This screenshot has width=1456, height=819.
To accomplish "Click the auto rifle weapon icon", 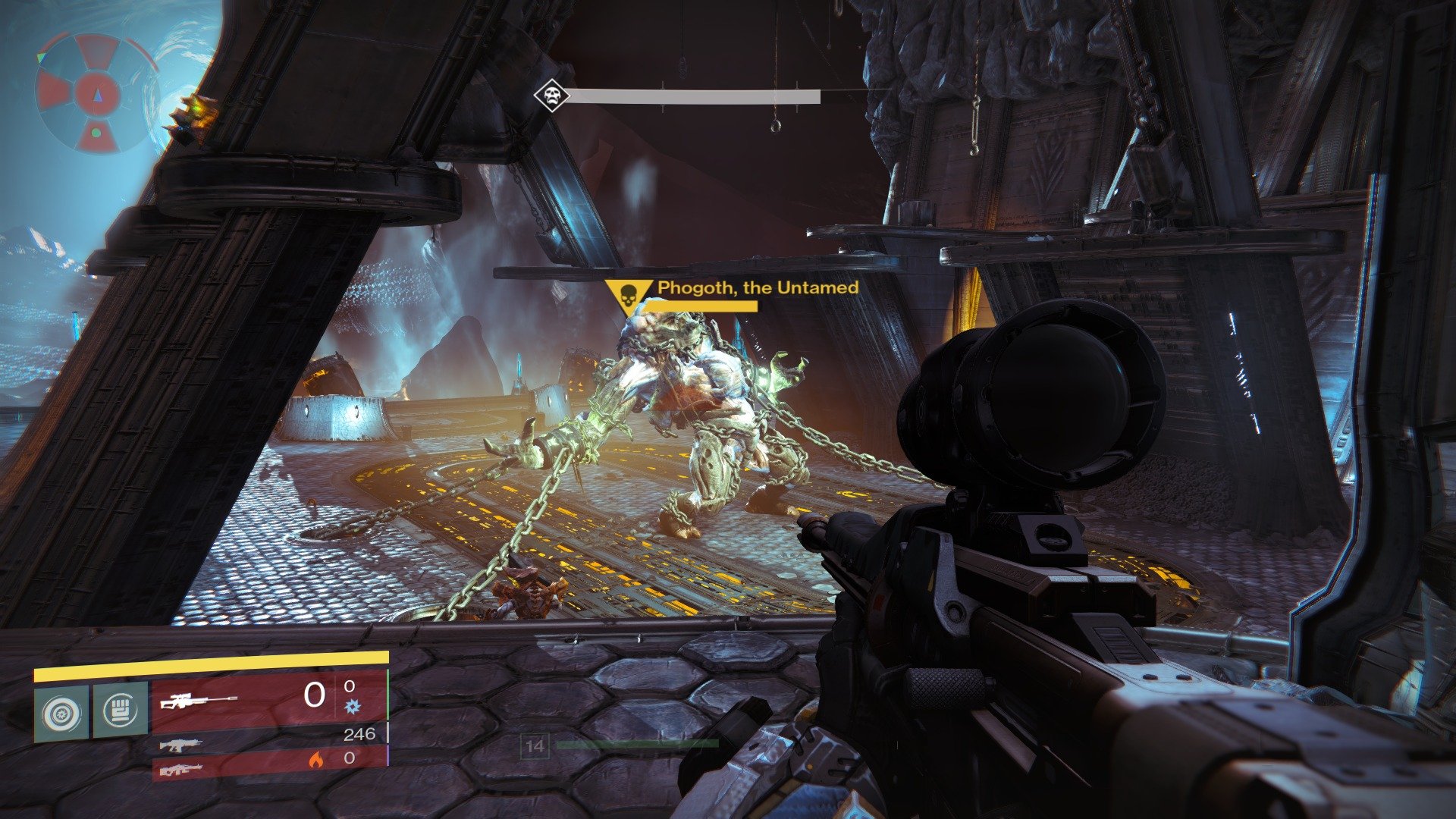I will click(182, 747).
